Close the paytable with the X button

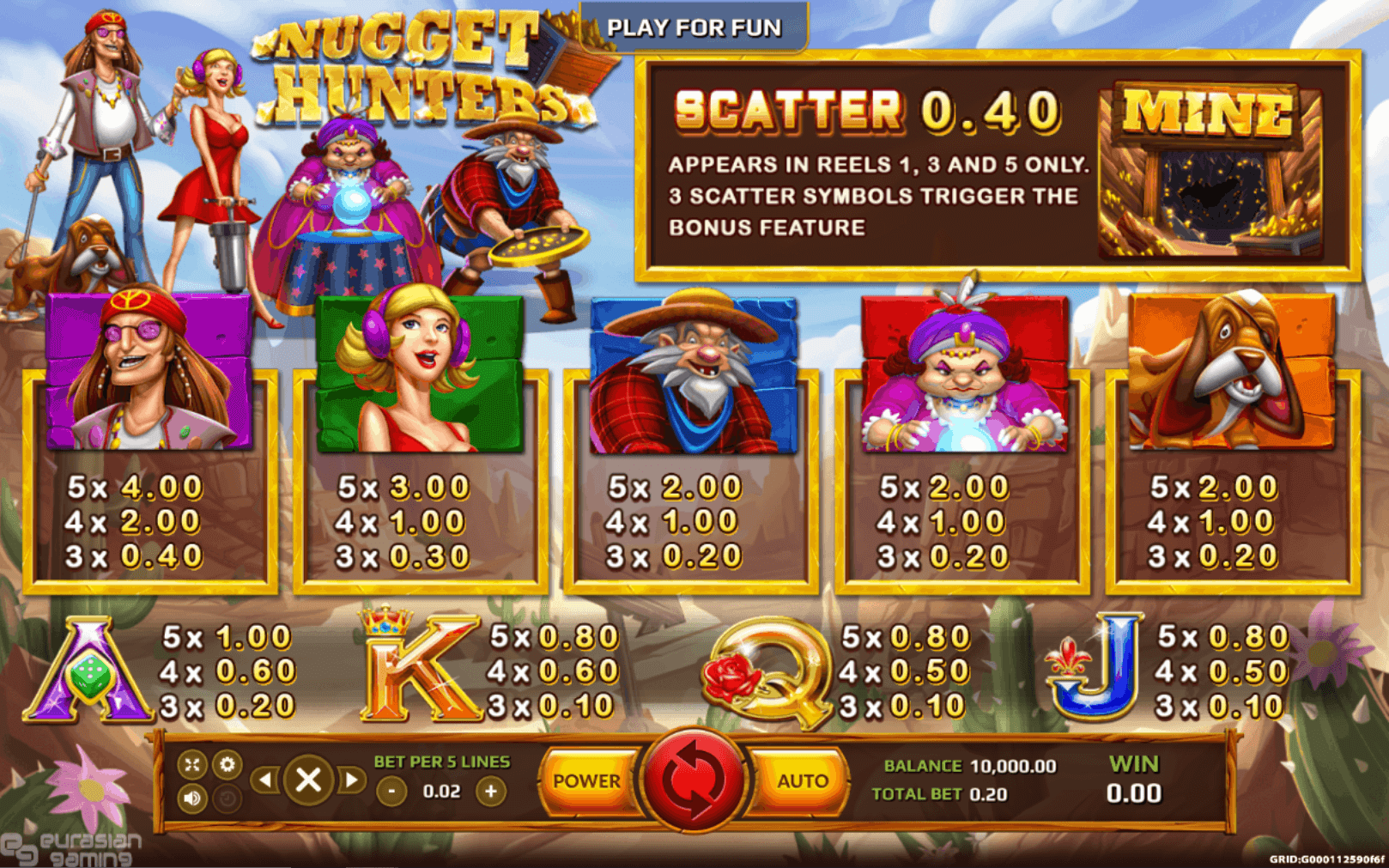309,780
